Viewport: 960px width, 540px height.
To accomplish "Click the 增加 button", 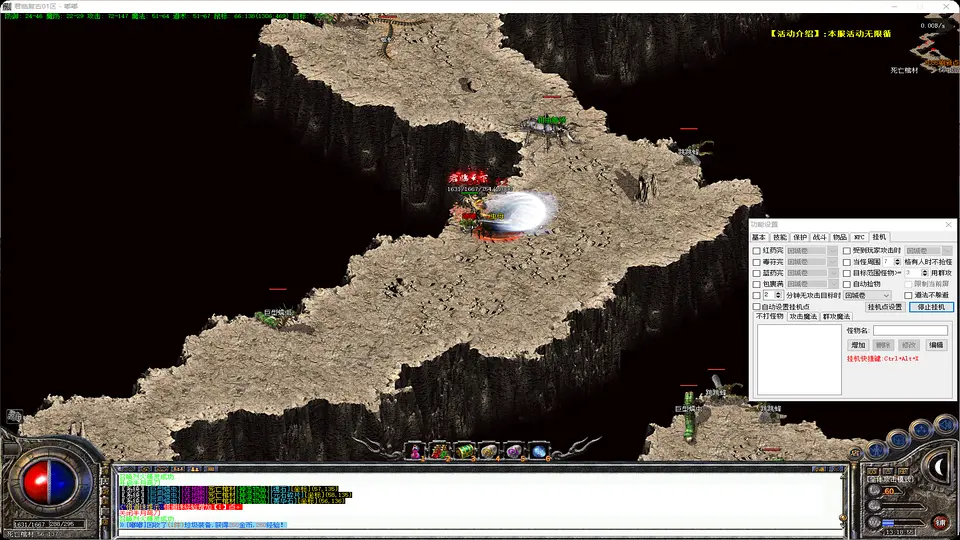I will pos(857,345).
